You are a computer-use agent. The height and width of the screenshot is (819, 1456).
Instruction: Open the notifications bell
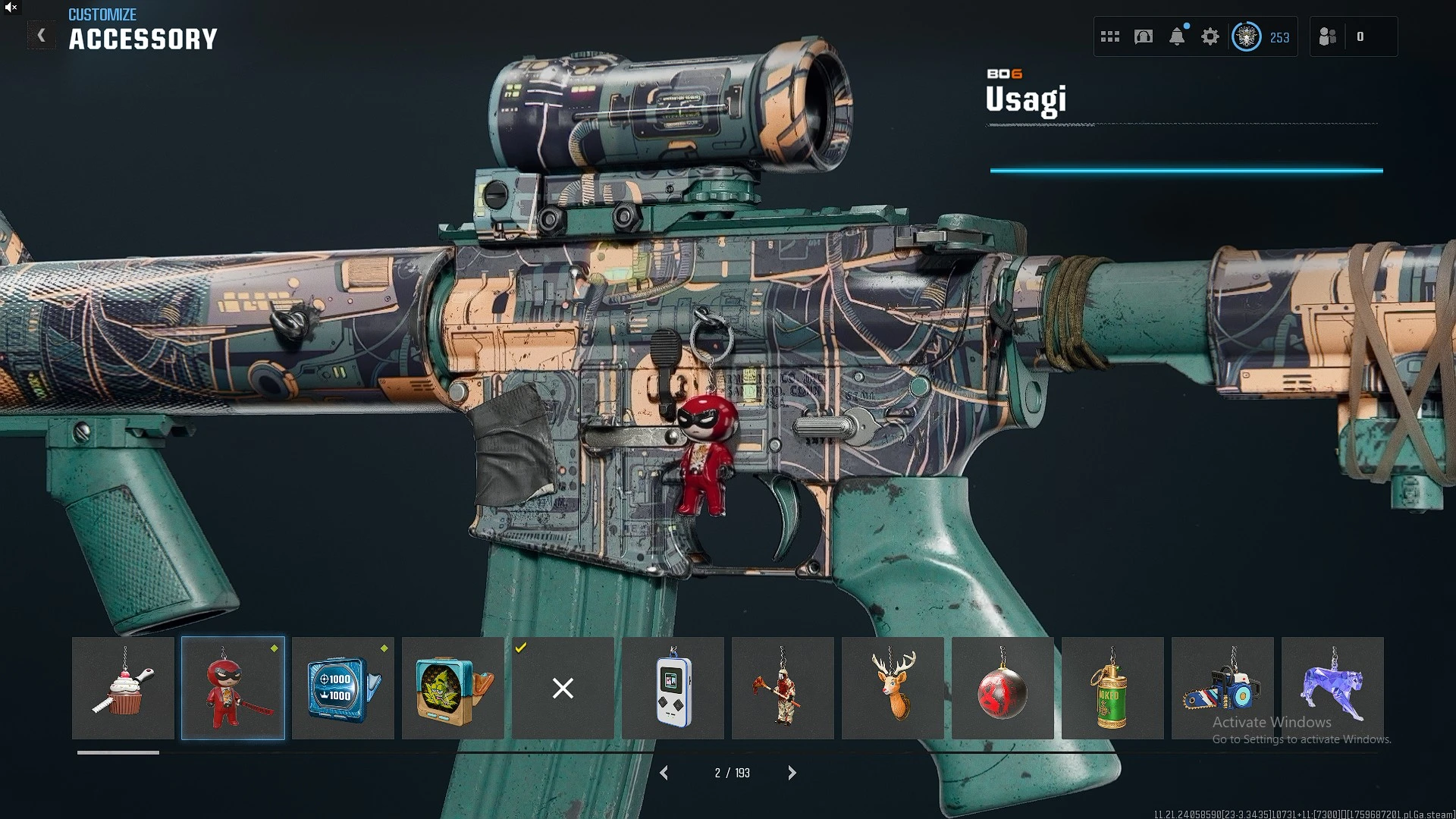point(1177,36)
